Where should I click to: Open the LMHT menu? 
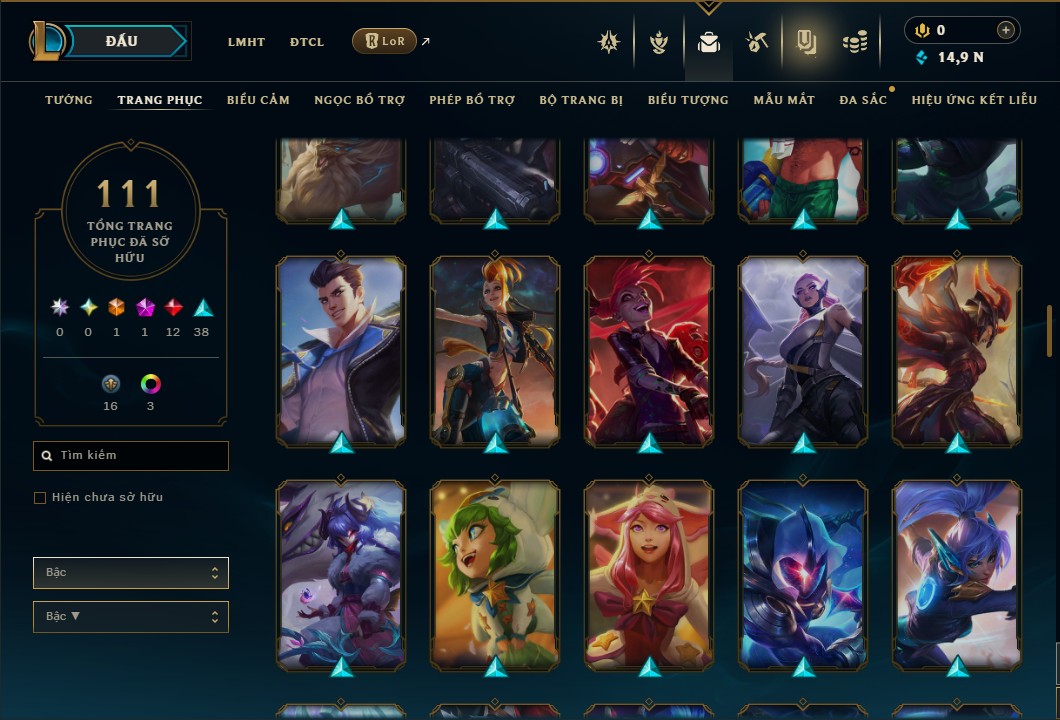246,42
